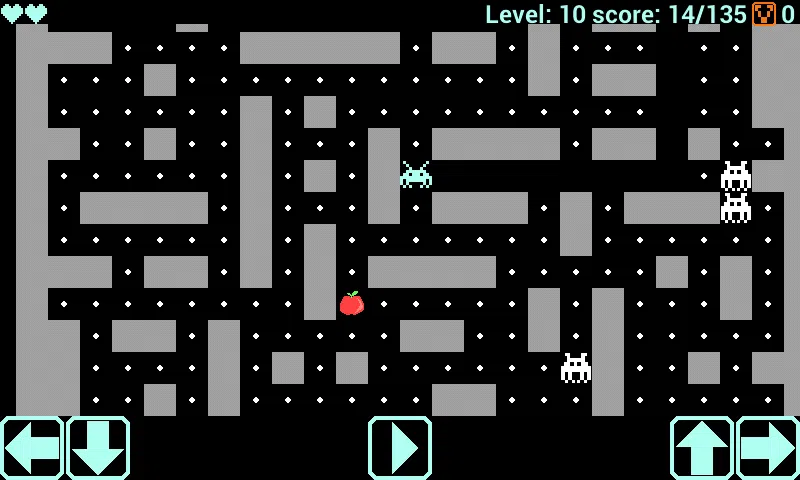The width and height of the screenshot is (800, 480).
Task: Click the center play triangle button
Action: (400, 448)
